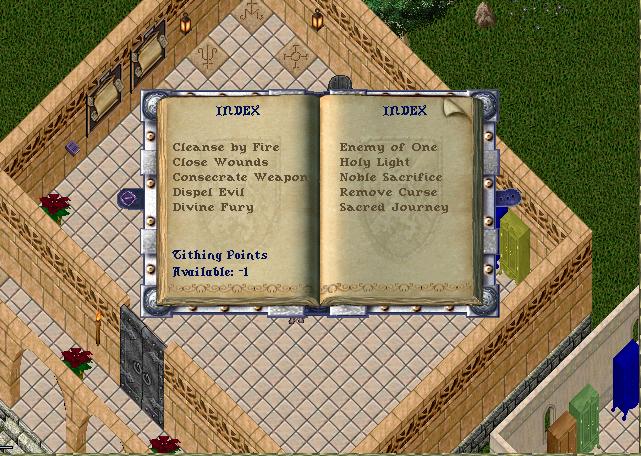Choose the Remove Curse spell

tap(385, 192)
